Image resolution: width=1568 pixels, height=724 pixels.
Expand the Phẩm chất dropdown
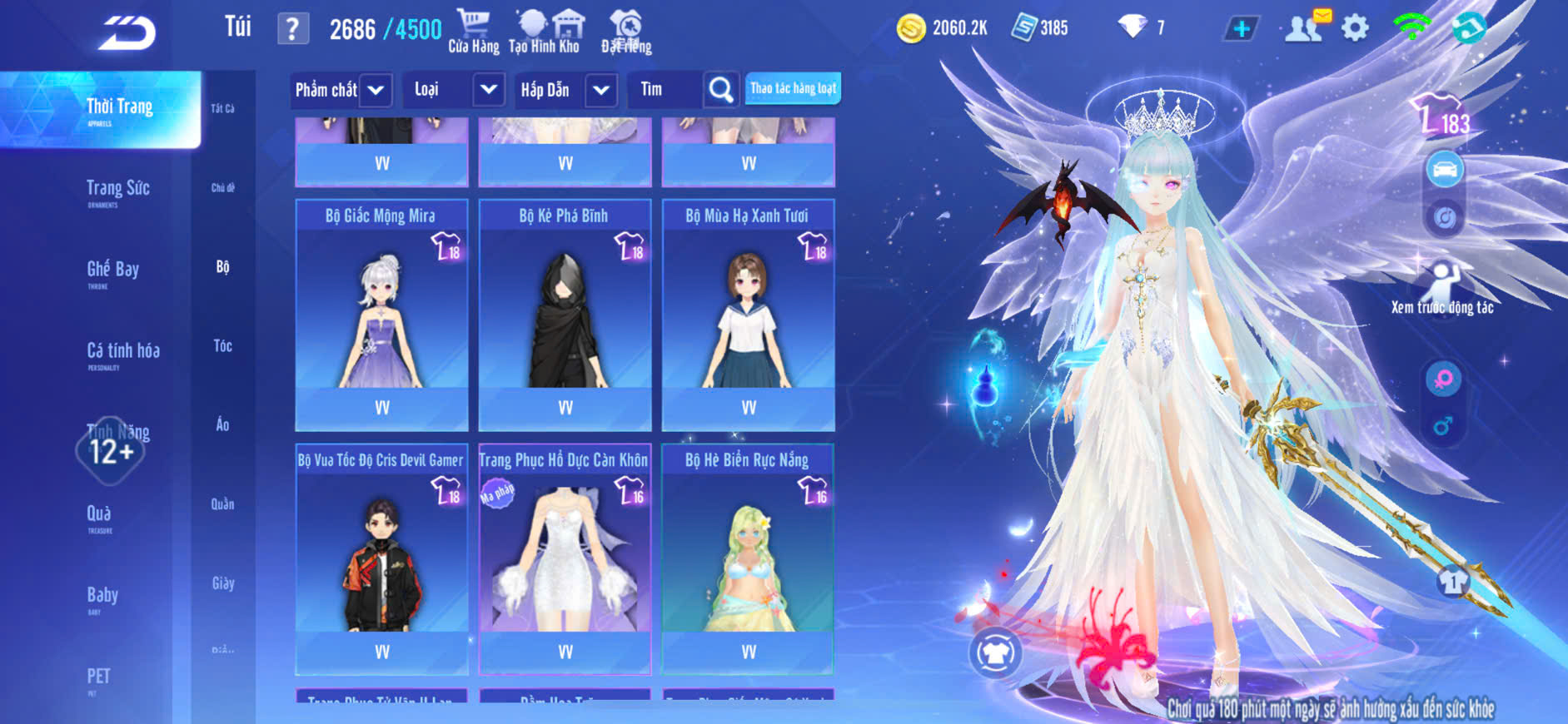[x=376, y=90]
